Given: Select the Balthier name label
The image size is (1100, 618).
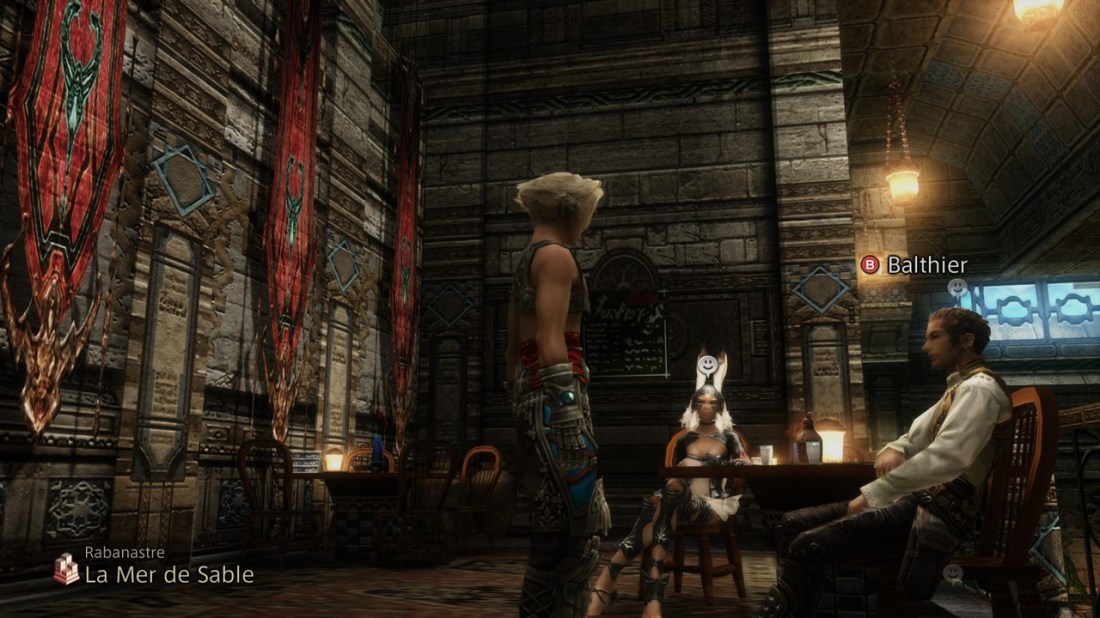Looking at the screenshot, I should coord(927,265).
